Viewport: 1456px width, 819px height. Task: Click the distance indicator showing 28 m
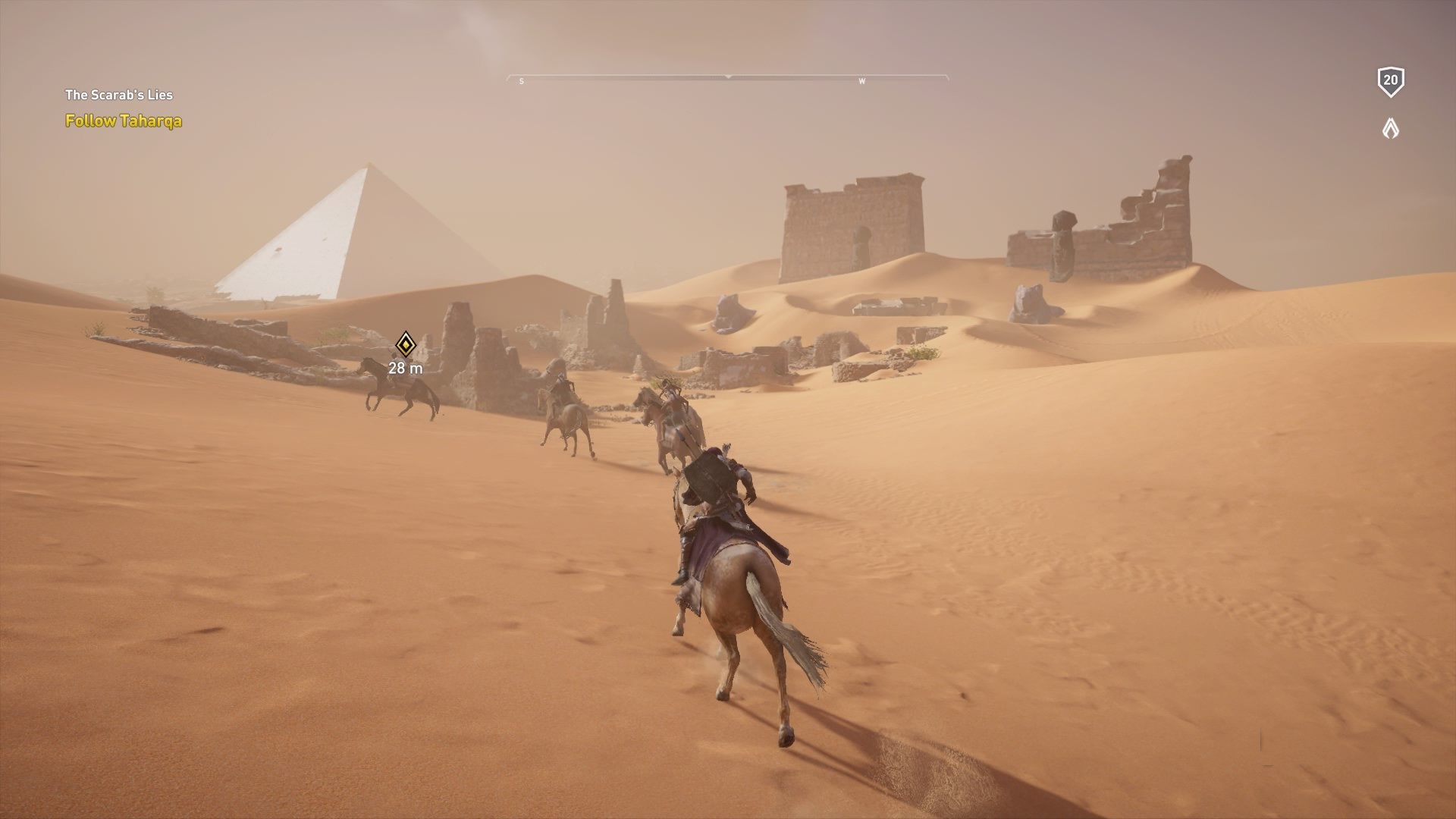click(x=404, y=369)
